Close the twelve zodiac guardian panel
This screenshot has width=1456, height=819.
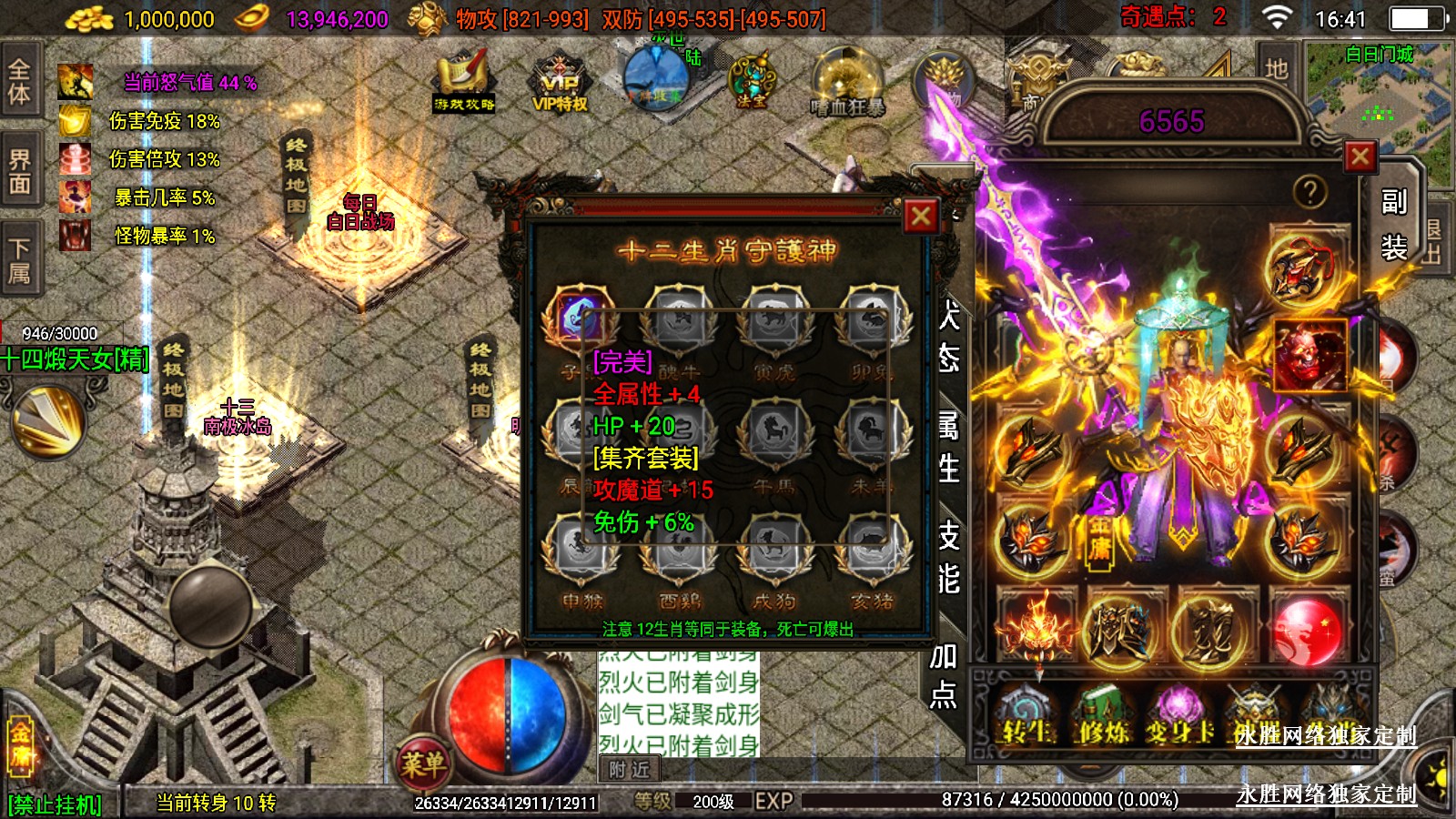(920, 217)
